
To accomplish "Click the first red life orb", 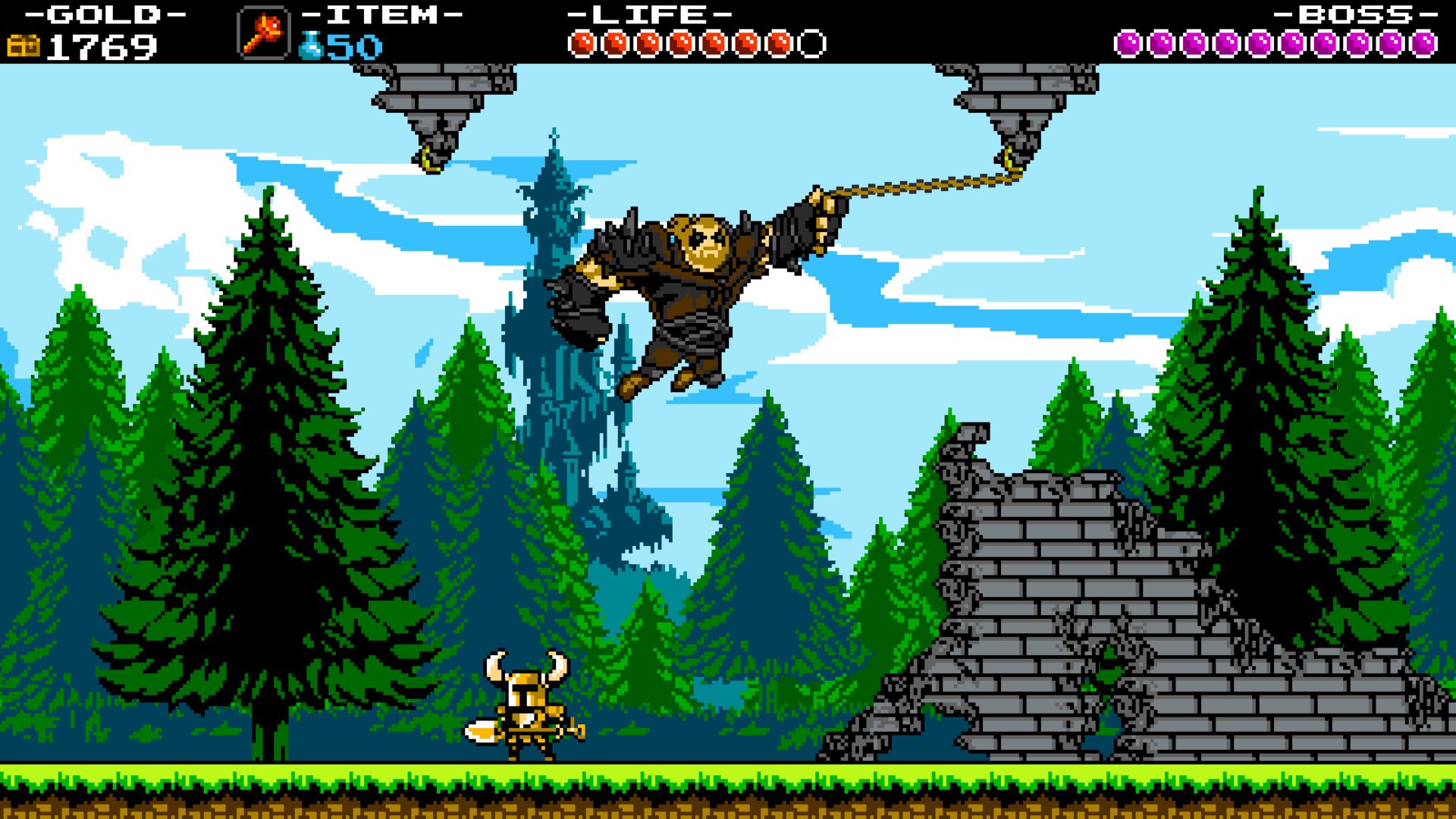I will click(x=583, y=43).
